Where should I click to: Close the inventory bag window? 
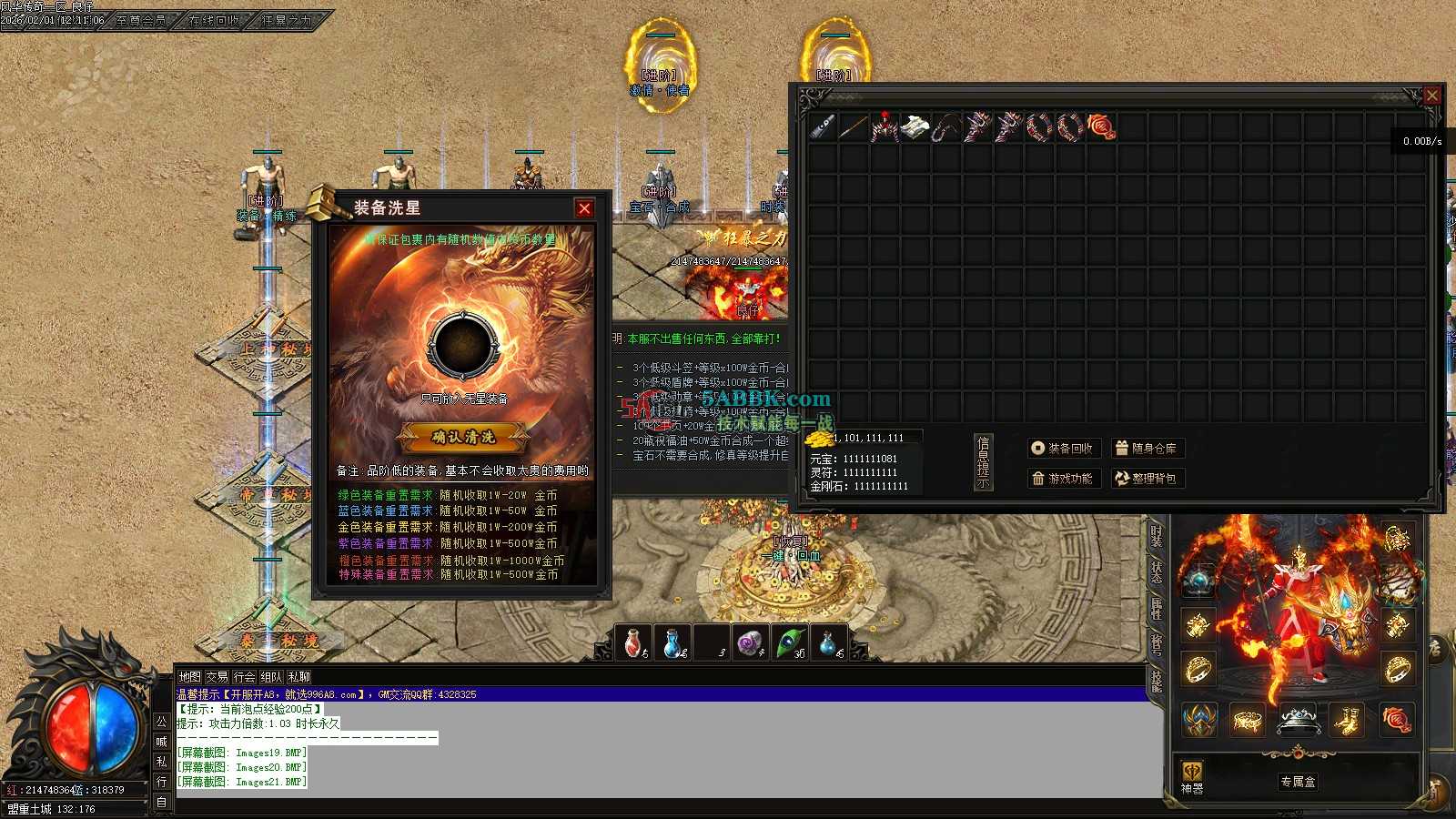click(1431, 95)
